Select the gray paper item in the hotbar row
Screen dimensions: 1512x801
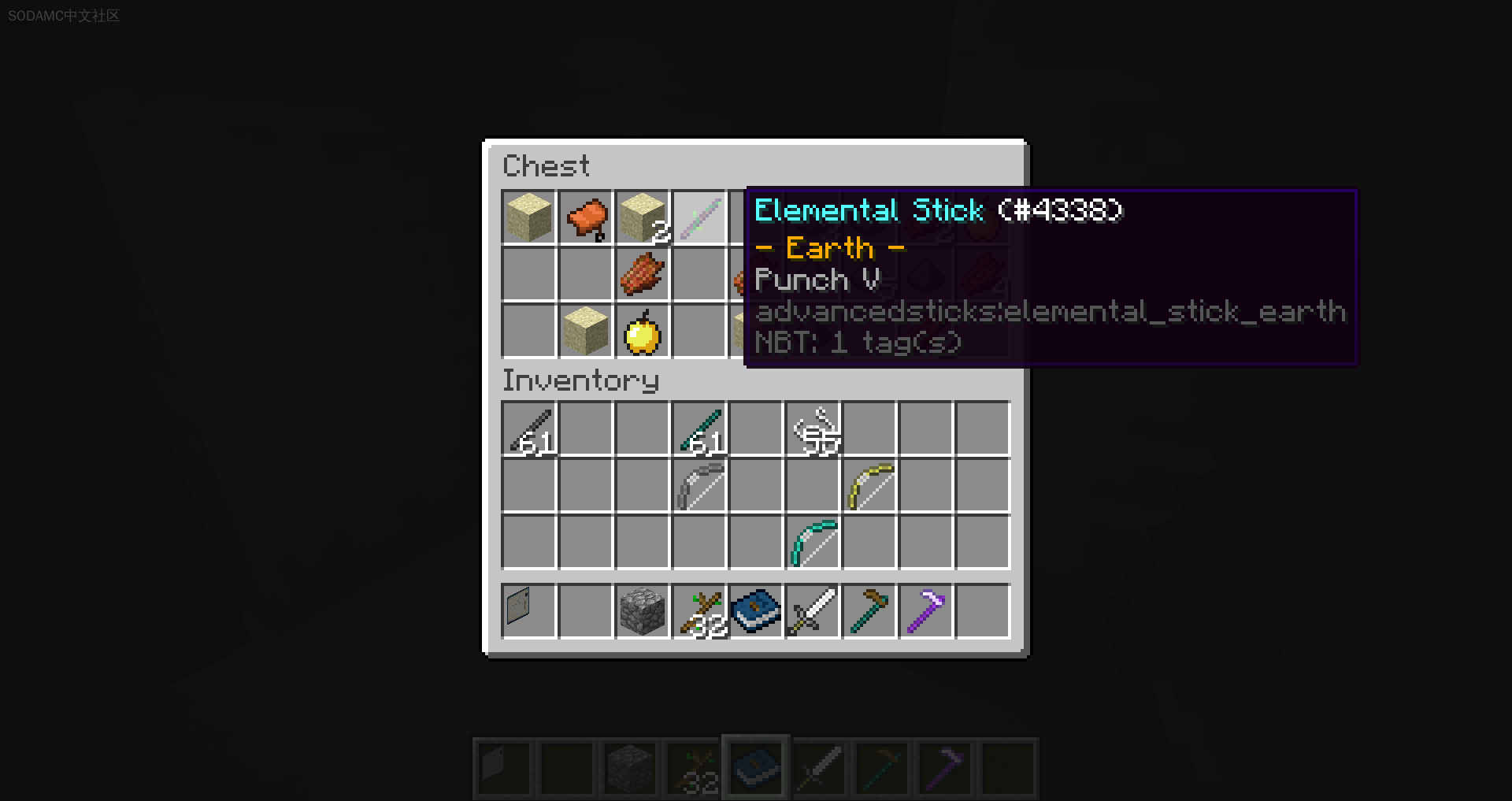pyautogui.click(x=529, y=611)
